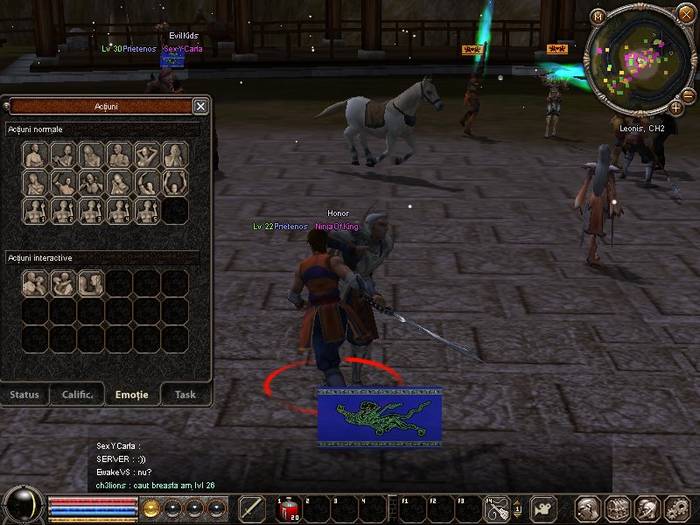Choose the first icon under Acțiuni interactive

[x=35, y=284]
